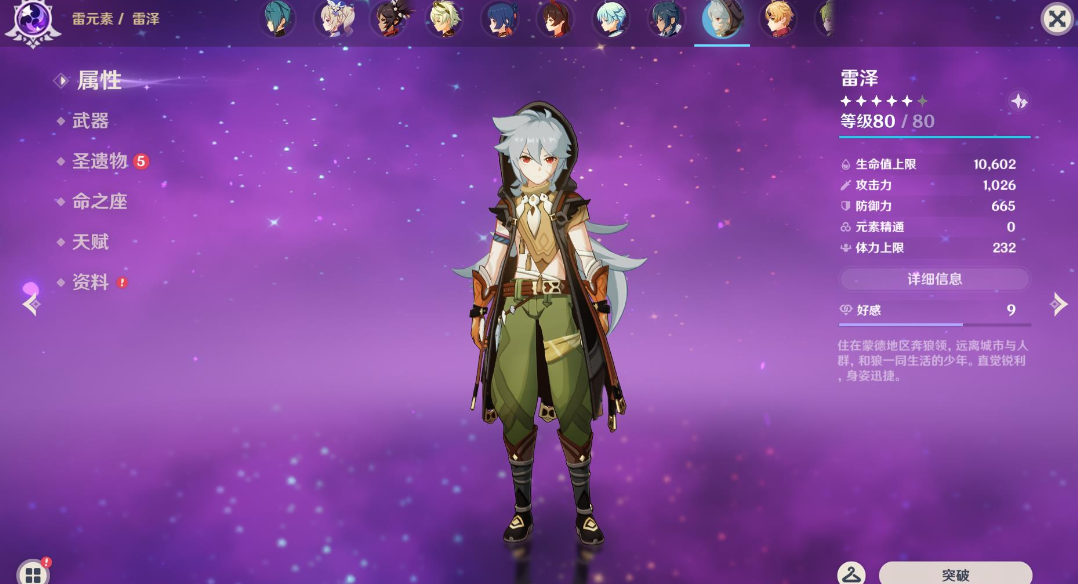
Task: Switch to the next character with right arrow
Action: [1059, 305]
